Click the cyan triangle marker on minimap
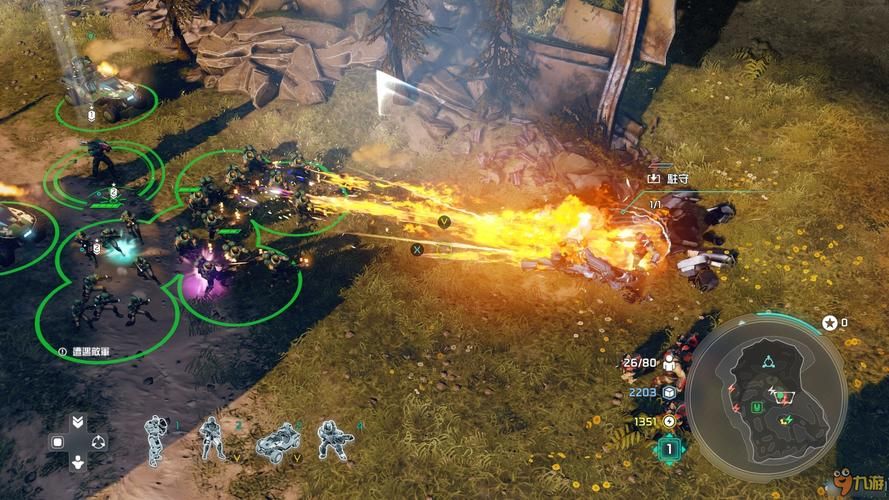The image size is (889, 500). 767,362
